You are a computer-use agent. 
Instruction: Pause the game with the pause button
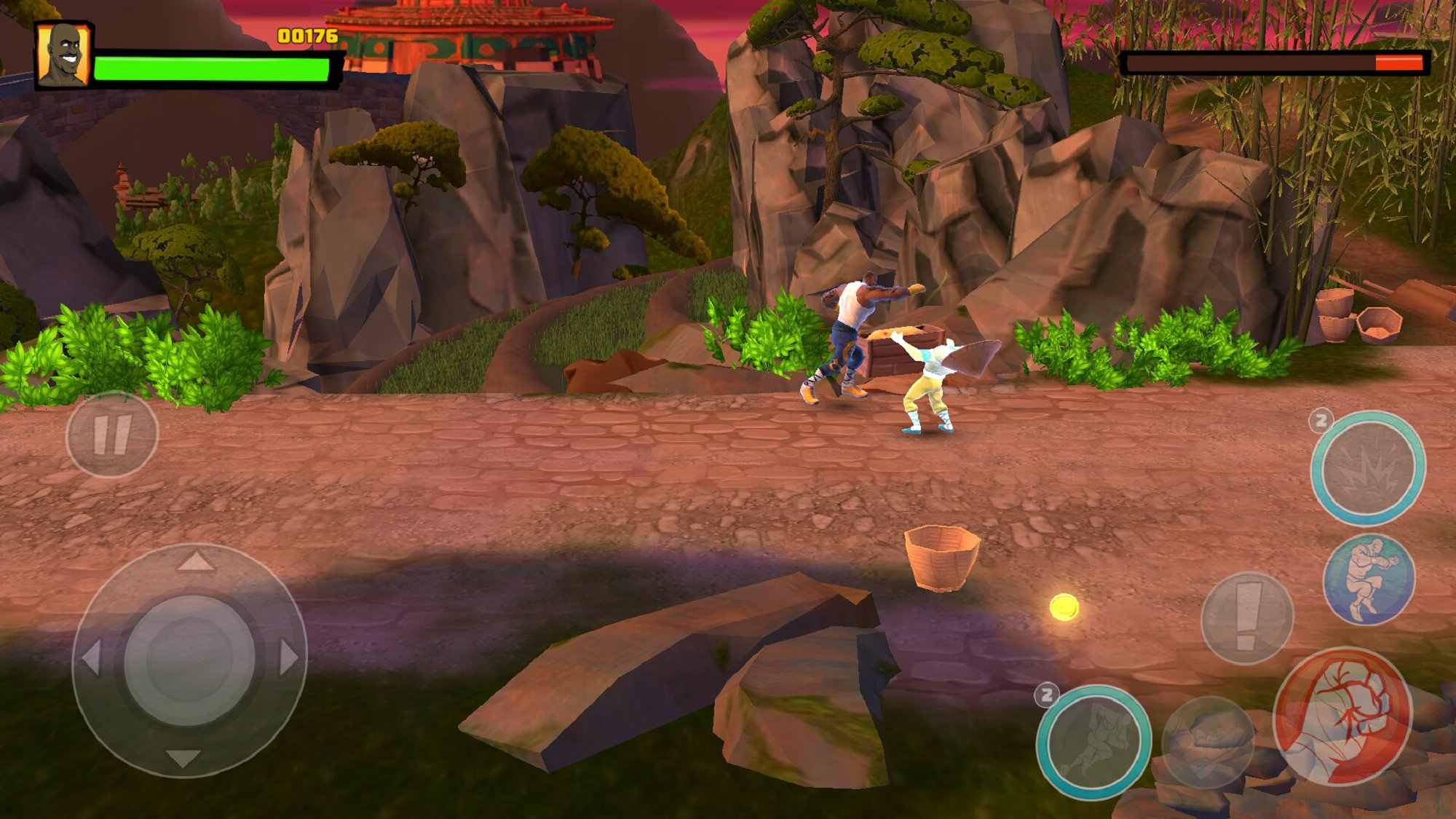(112, 435)
